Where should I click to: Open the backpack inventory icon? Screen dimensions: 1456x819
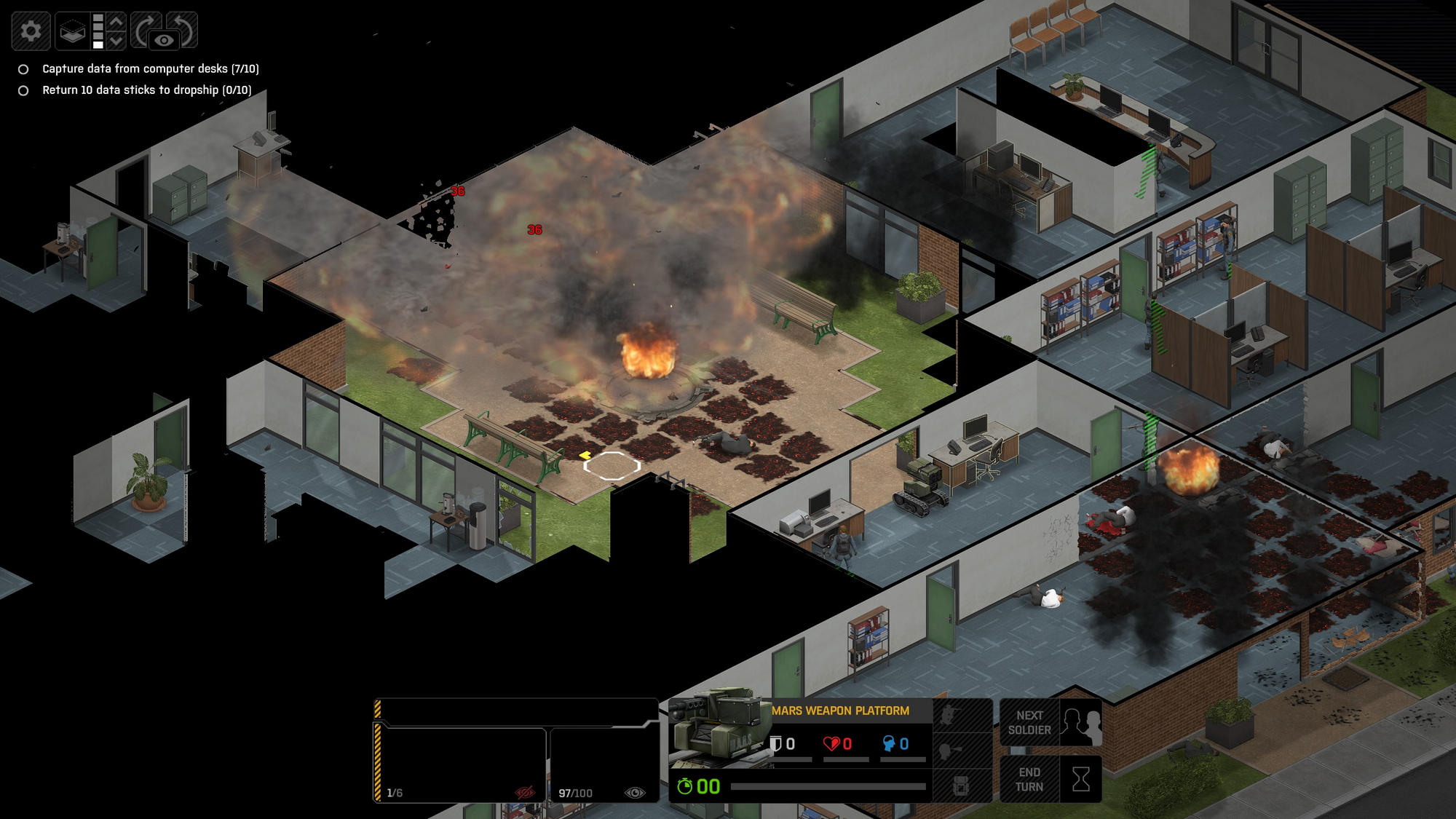point(960,786)
